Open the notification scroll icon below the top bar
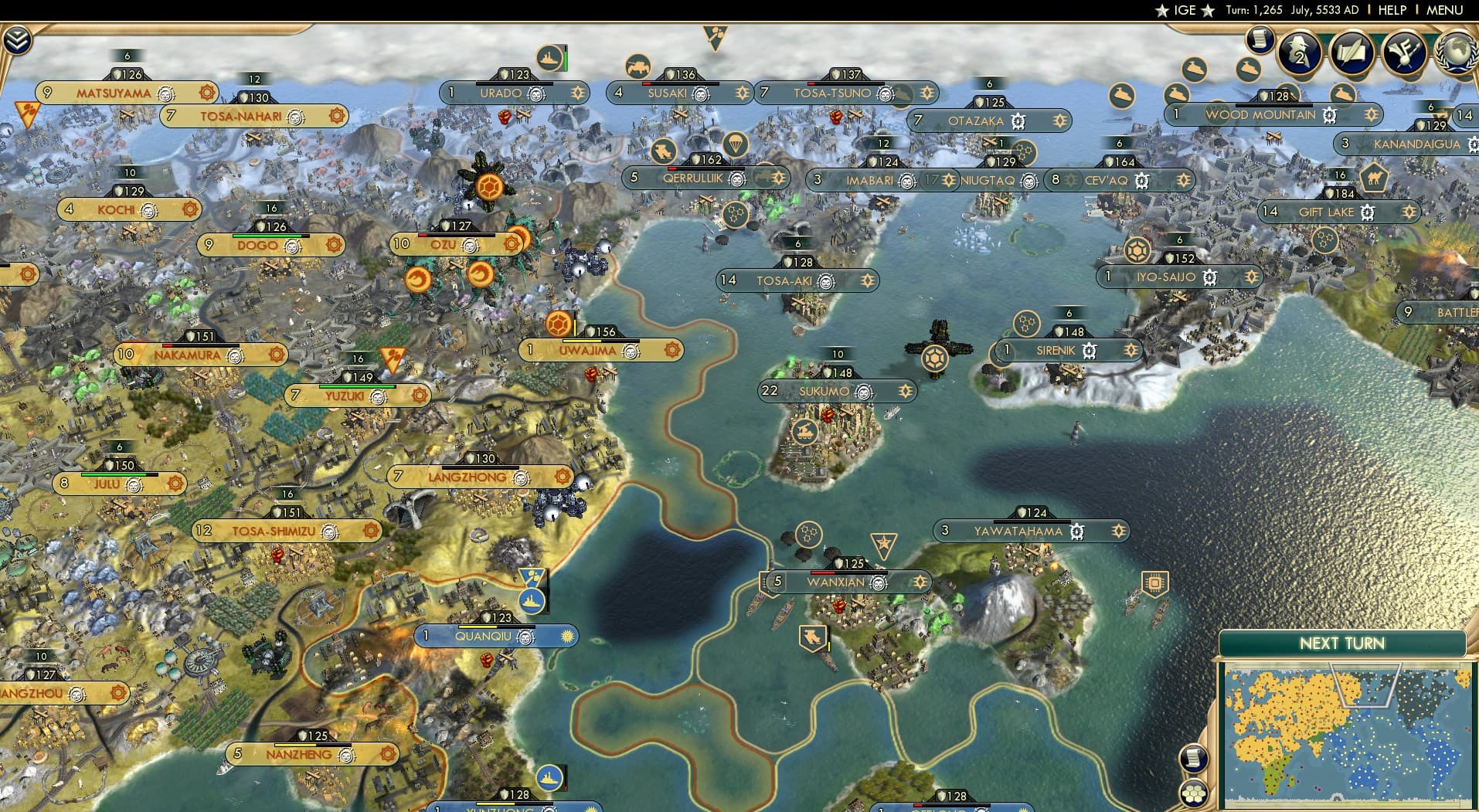The image size is (1479, 812). tap(1258, 39)
